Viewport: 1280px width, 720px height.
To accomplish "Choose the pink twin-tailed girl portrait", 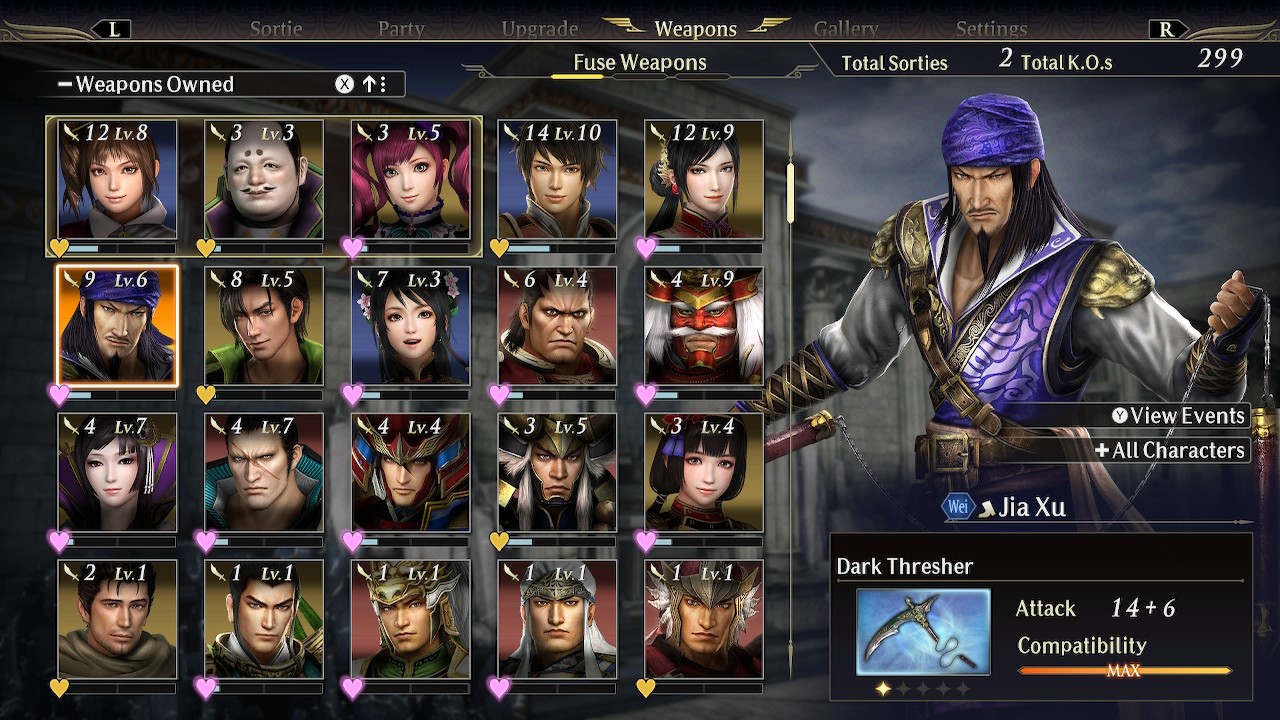I will click(410, 180).
